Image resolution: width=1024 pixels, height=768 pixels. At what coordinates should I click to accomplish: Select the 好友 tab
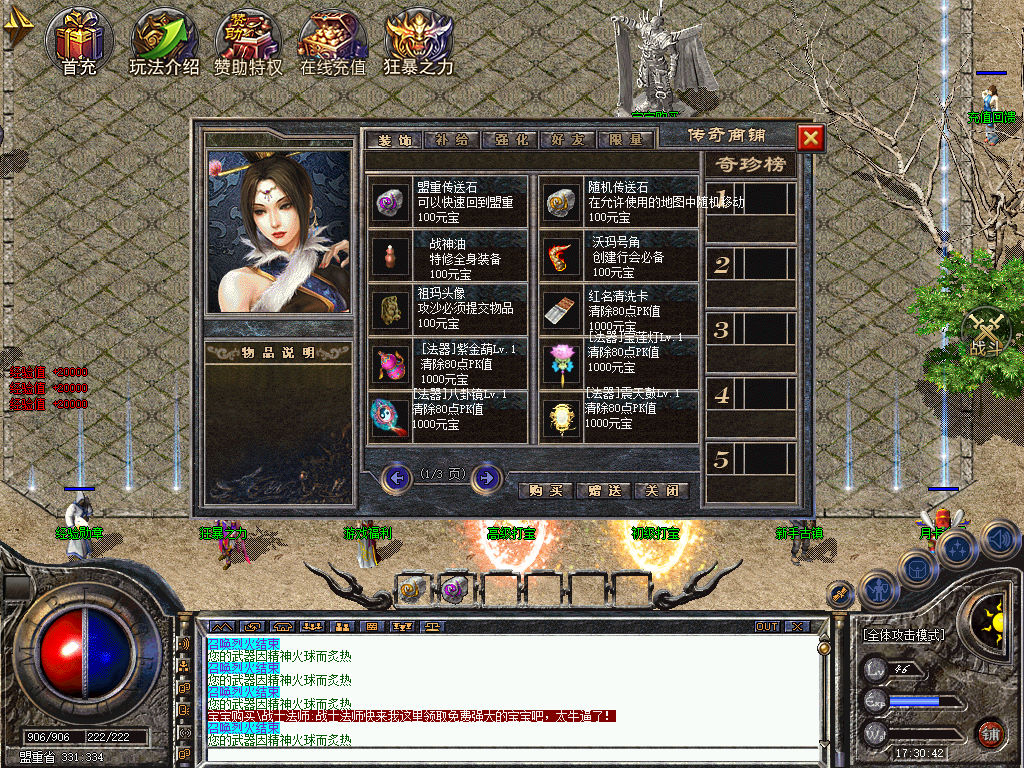point(567,140)
